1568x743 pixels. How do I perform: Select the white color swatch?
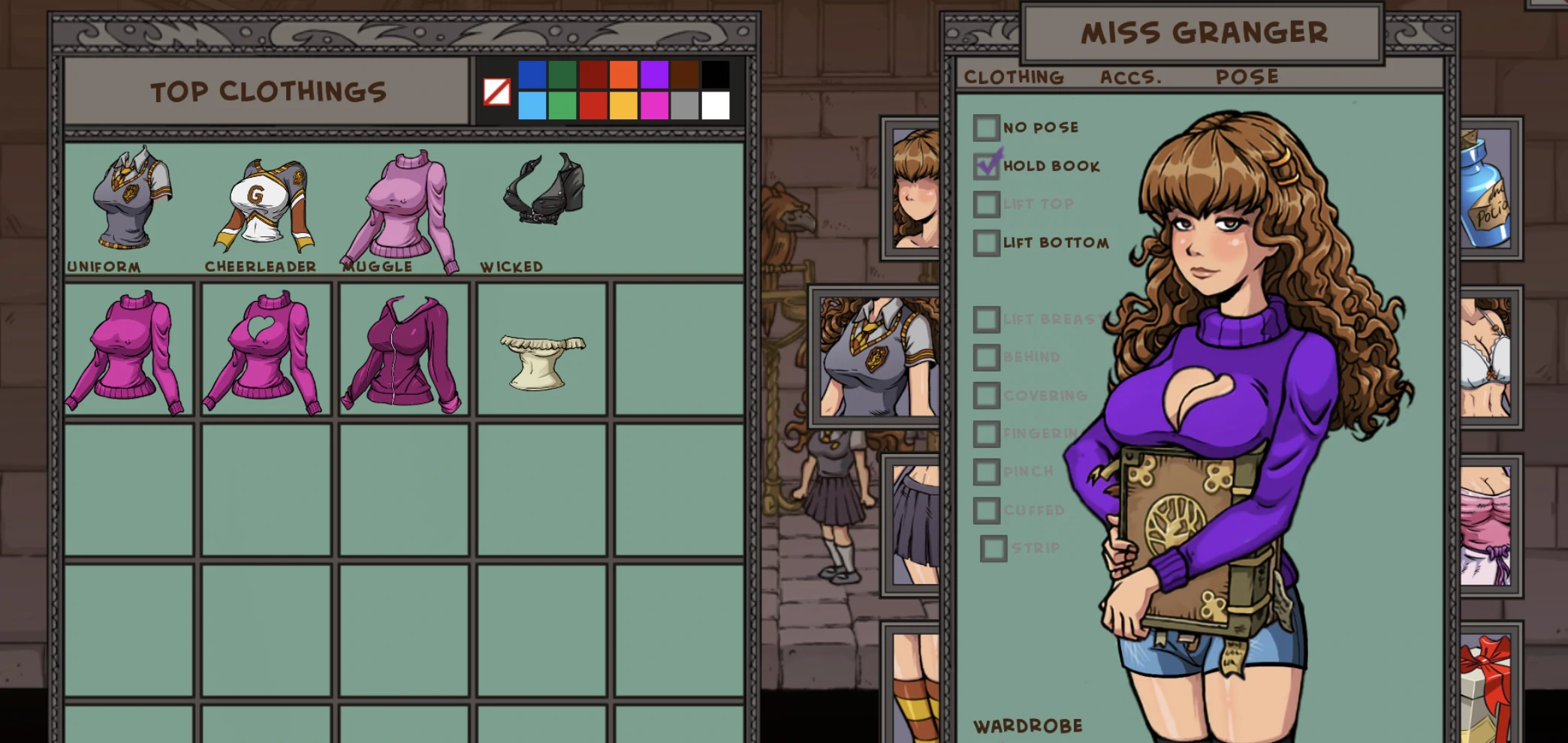click(x=716, y=106)
